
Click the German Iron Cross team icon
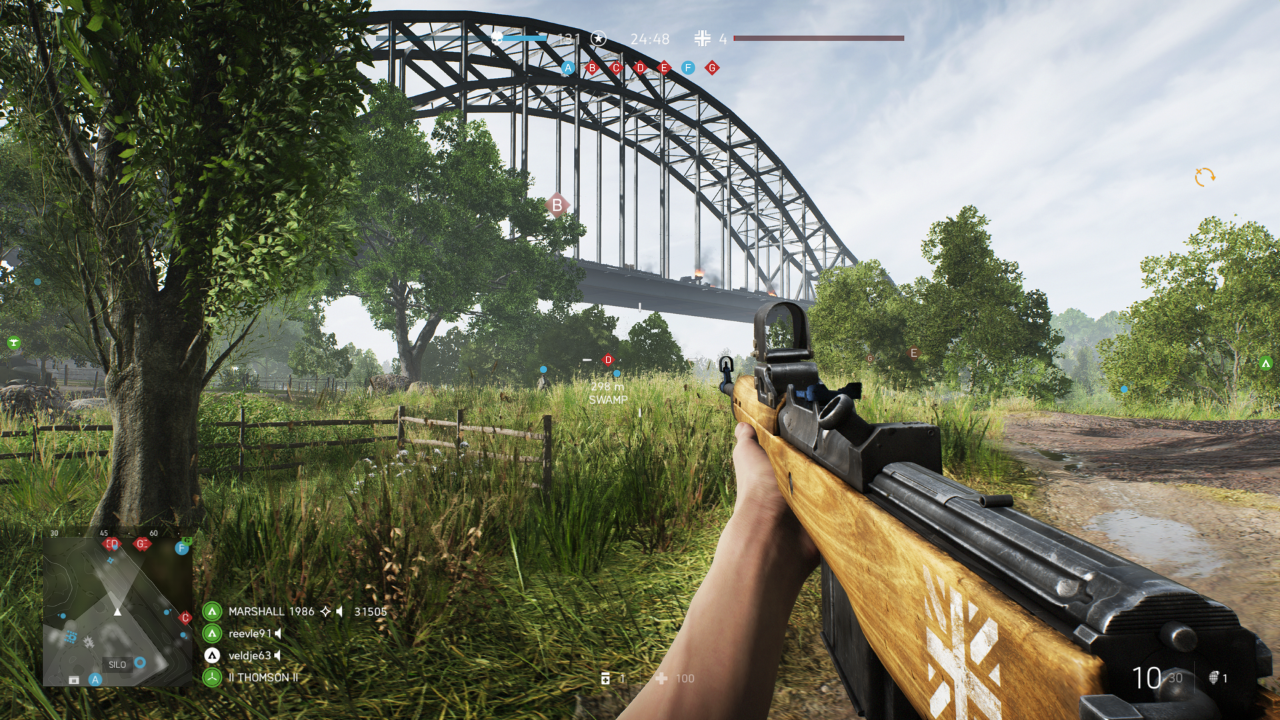coord(702,38)
